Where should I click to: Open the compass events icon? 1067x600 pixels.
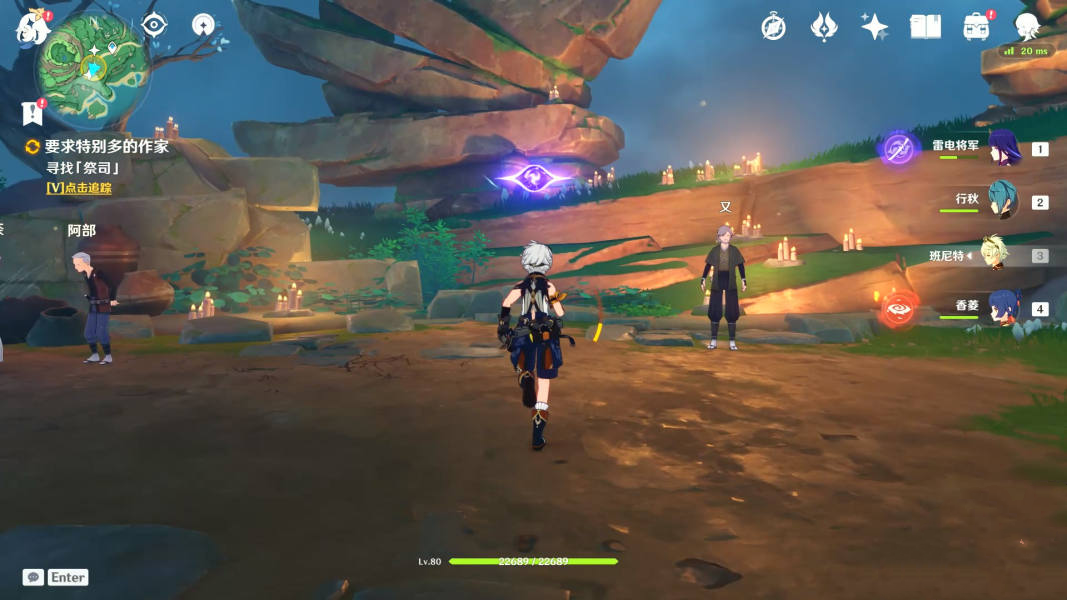coord(773,27)
